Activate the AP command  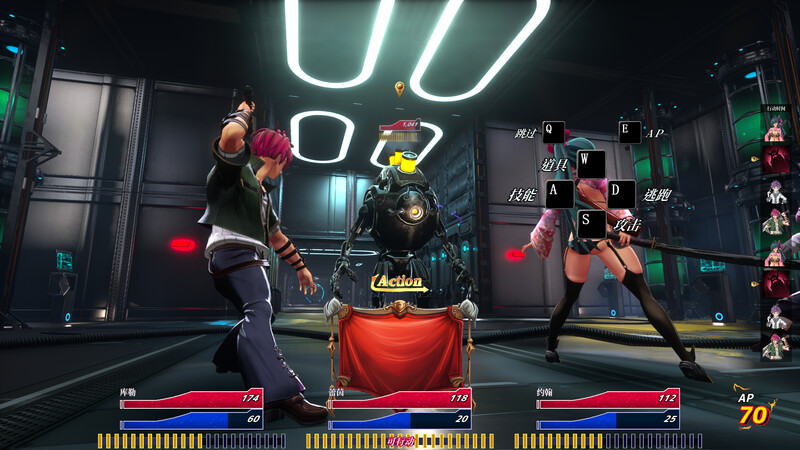point(630,131)
